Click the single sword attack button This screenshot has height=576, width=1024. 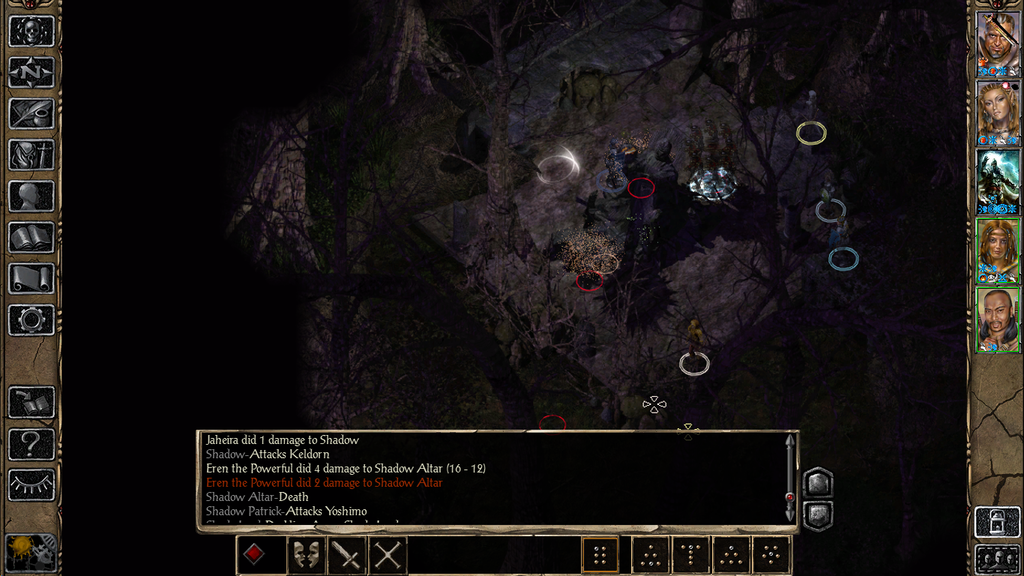coord(346,554)
